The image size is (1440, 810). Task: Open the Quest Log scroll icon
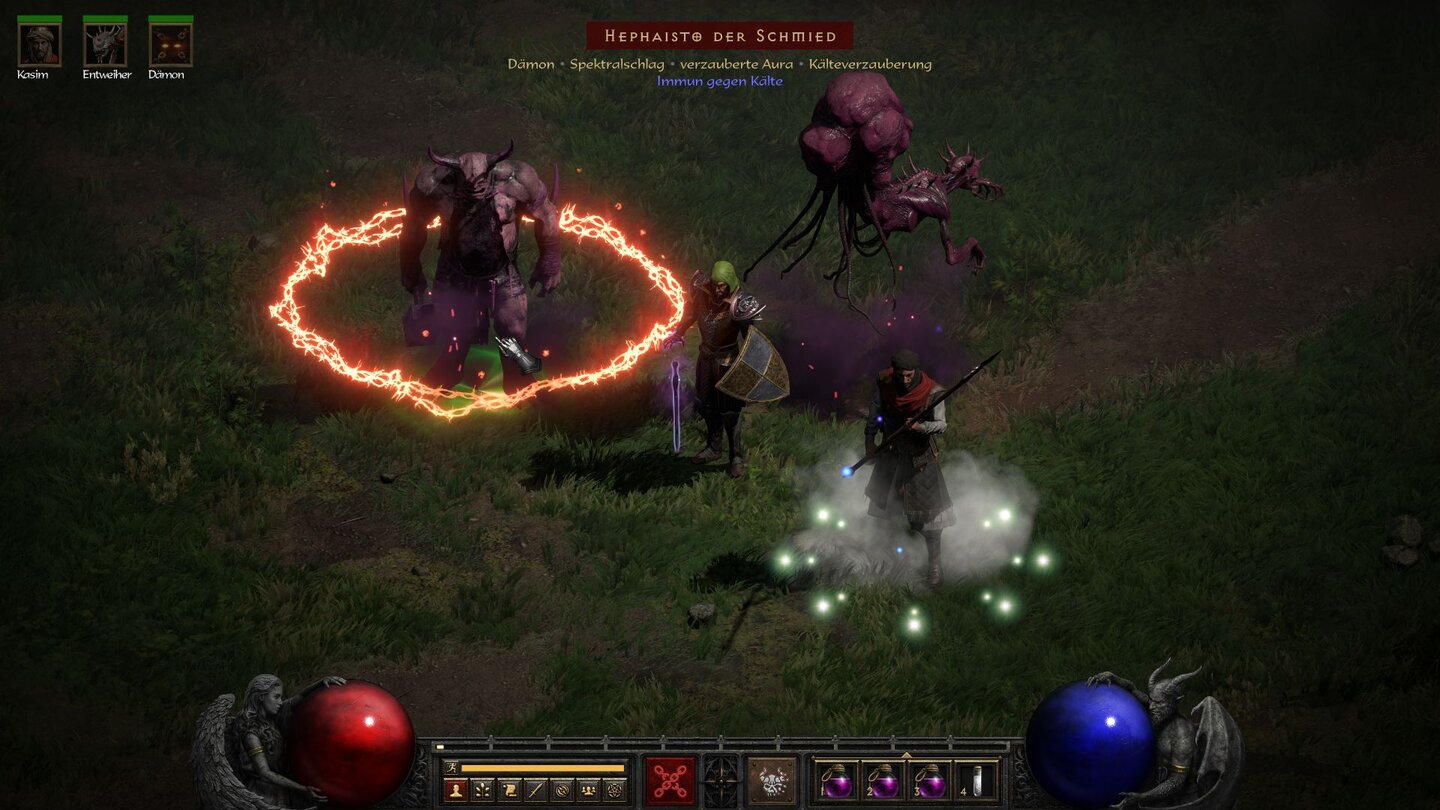(508, 788)
